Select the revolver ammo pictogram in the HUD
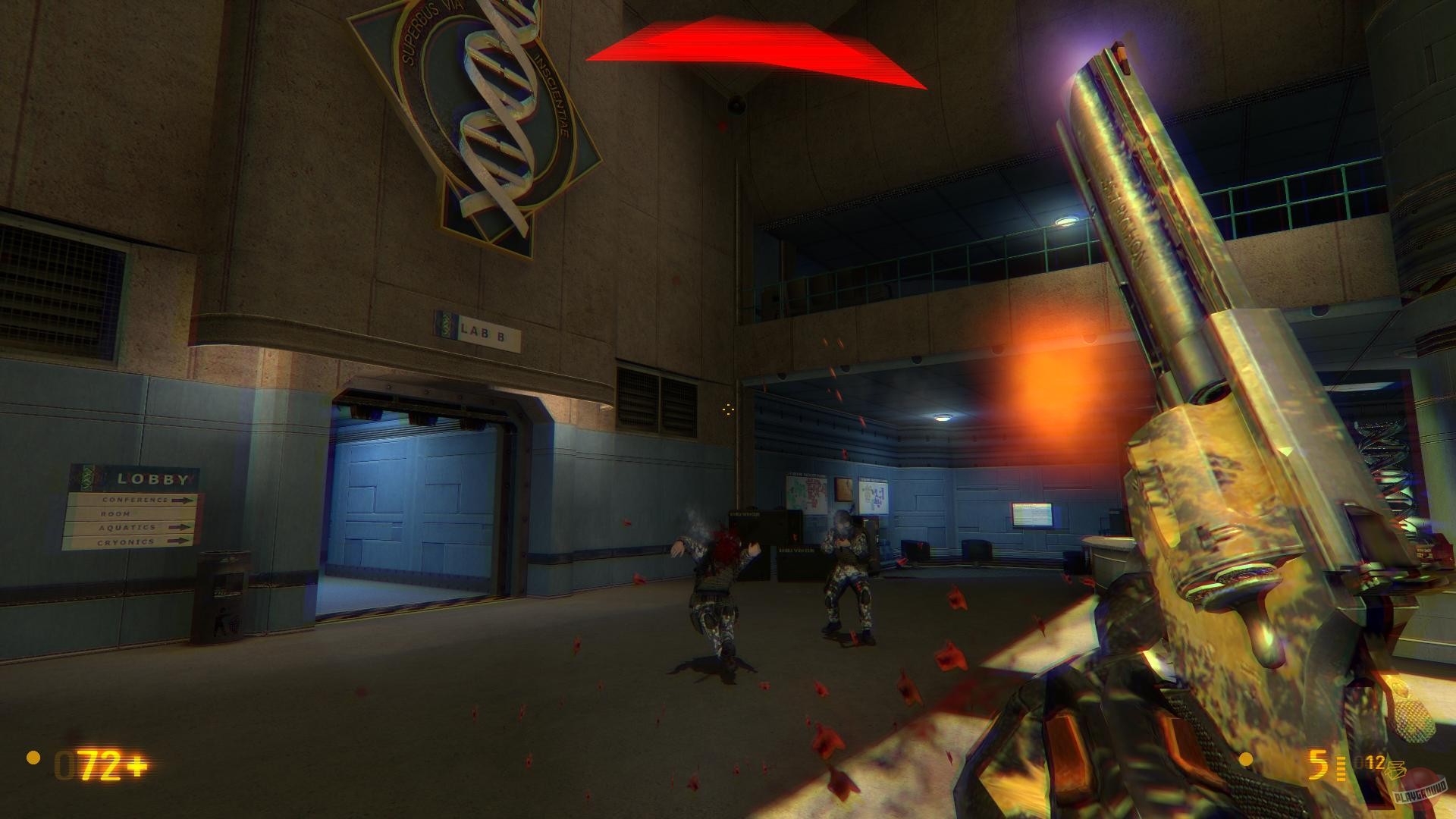 tap(1397, 768)
